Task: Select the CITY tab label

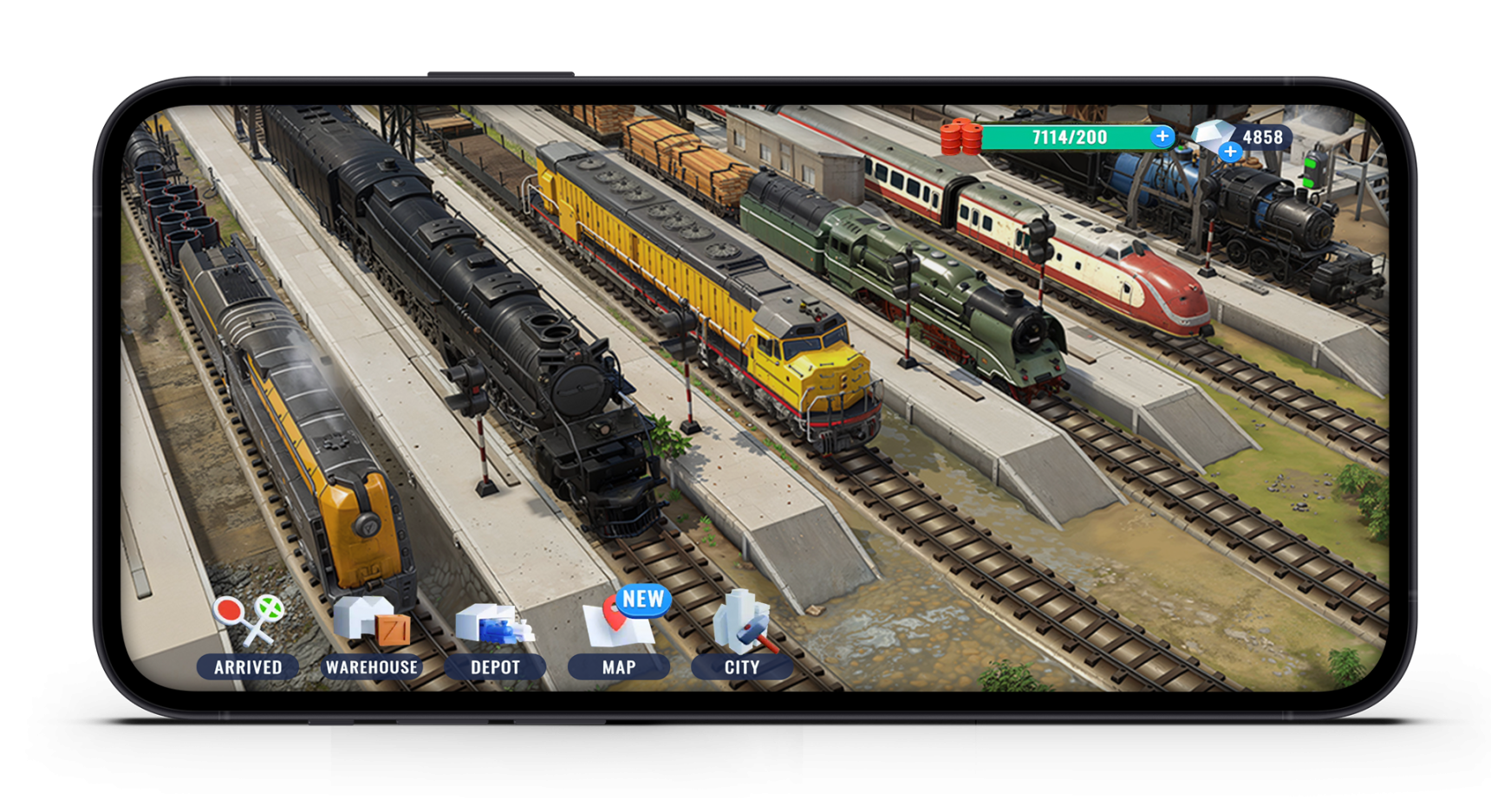Action: coord(742,667)
